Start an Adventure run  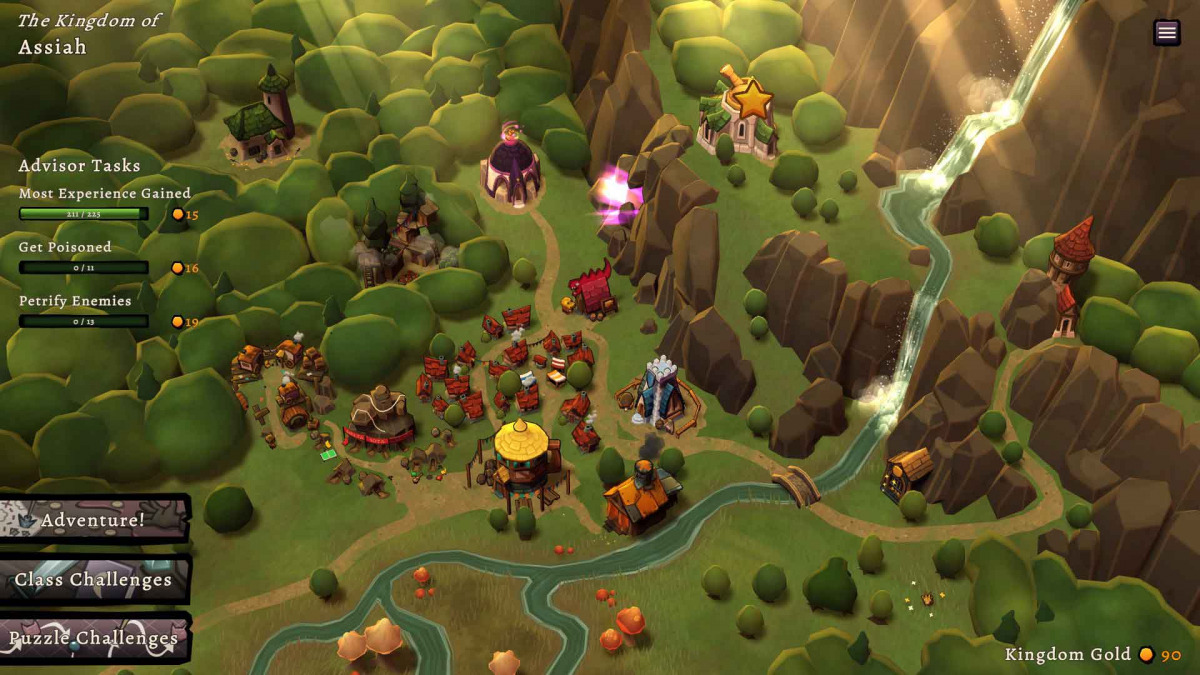[x=94, y=520]
